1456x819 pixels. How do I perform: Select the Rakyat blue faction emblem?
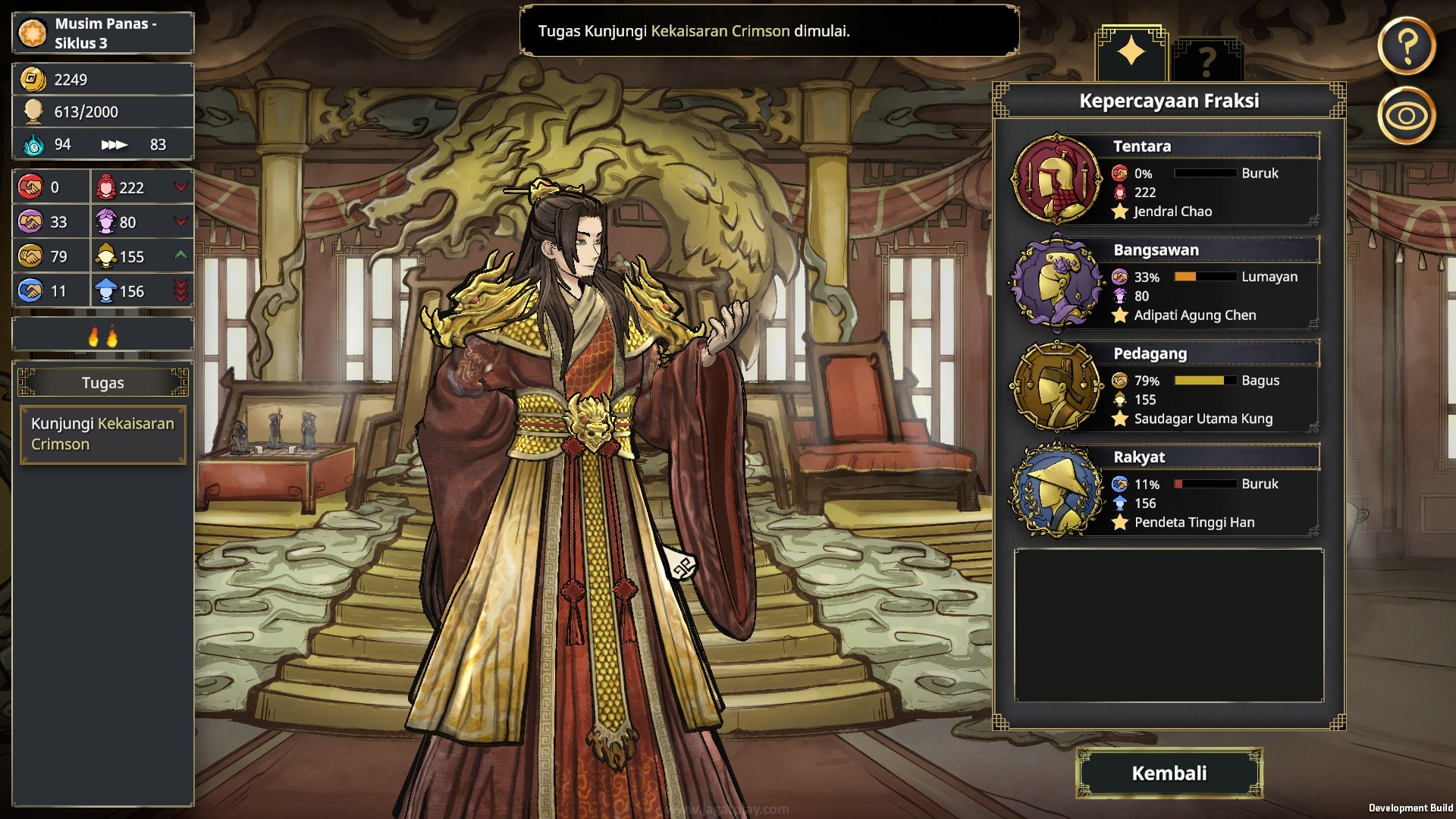click(1057, 495)
